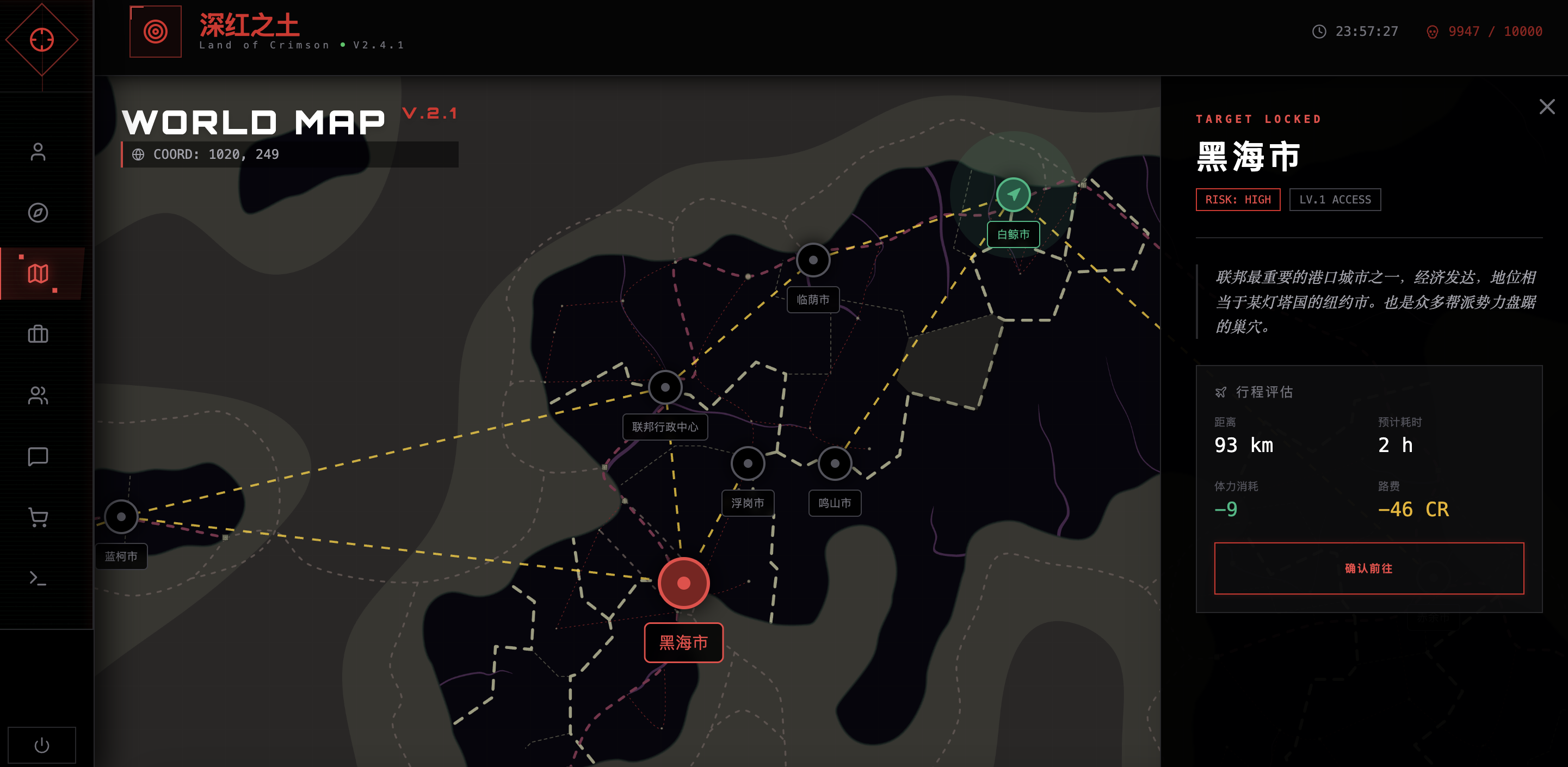Click the 深红之土 game logo emblem
The image size is (1568, 767).
156,31
